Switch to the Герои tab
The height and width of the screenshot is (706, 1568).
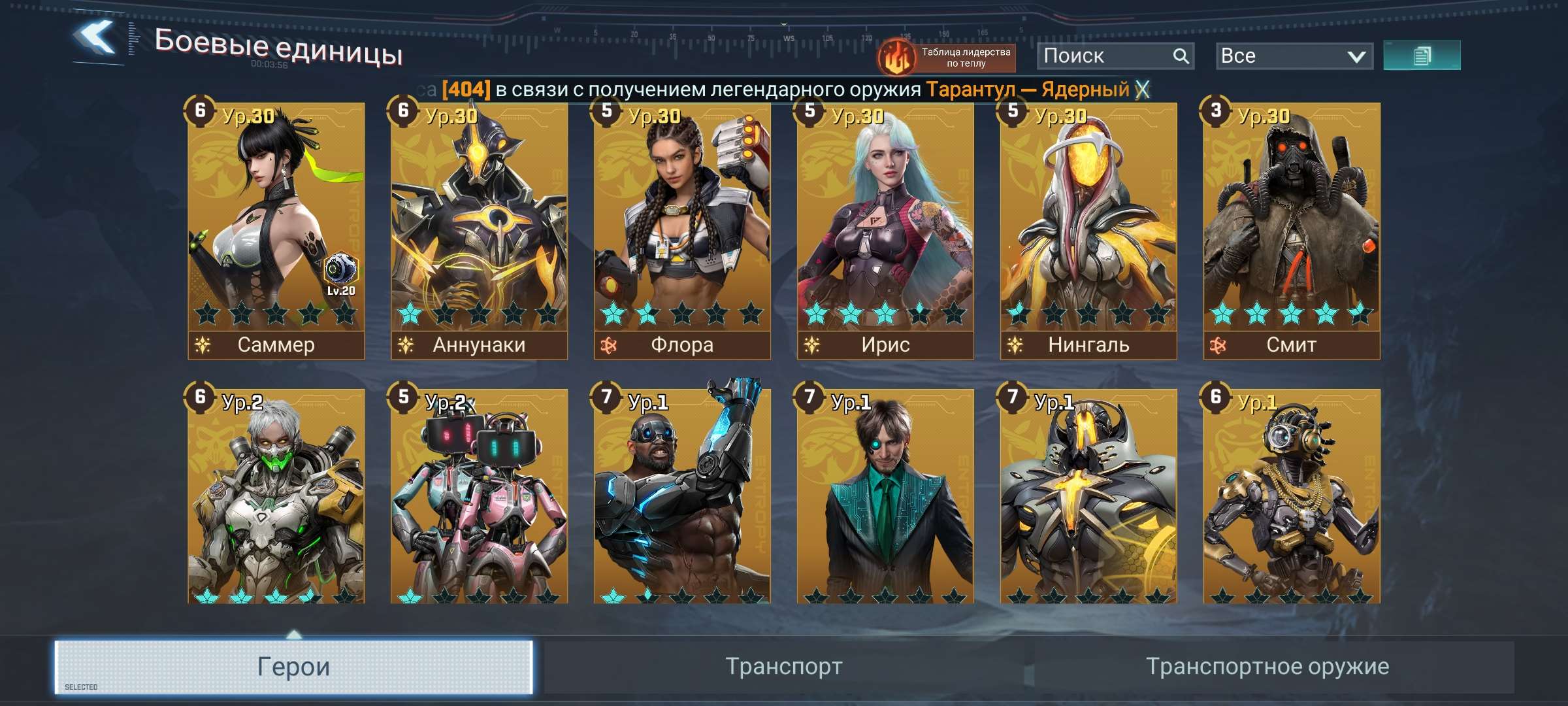294,667
